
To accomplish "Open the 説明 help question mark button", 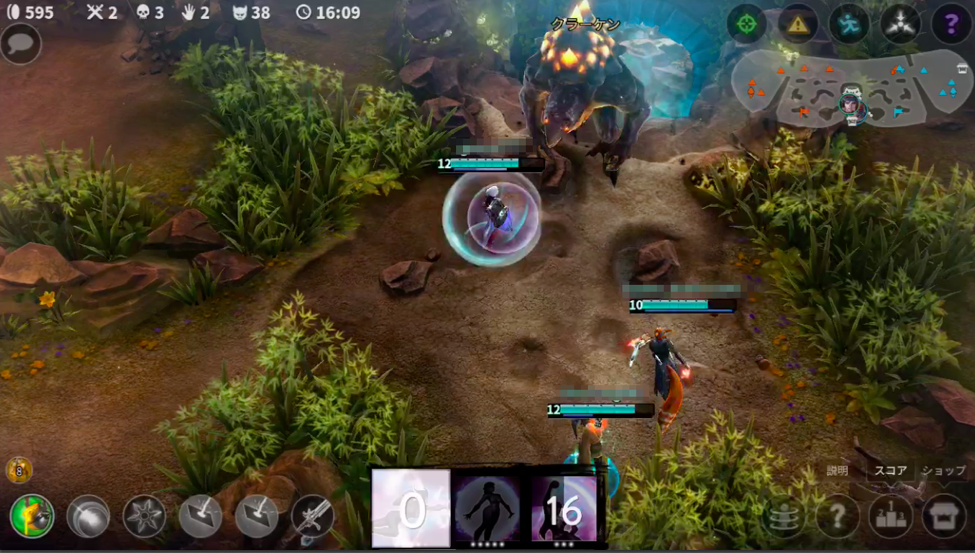I will 838,516.
